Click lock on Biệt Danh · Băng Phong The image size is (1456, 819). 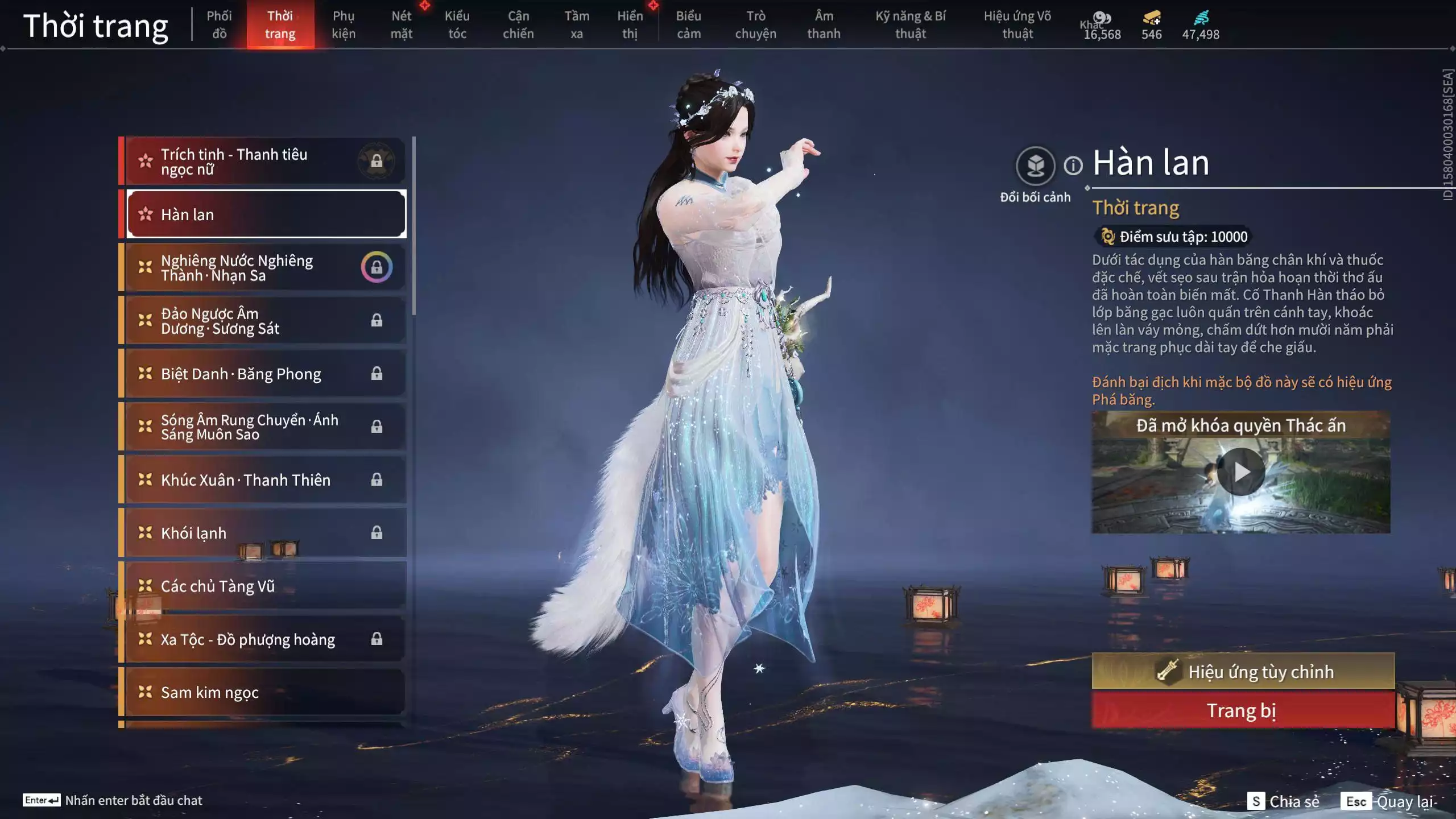point(378,374)
